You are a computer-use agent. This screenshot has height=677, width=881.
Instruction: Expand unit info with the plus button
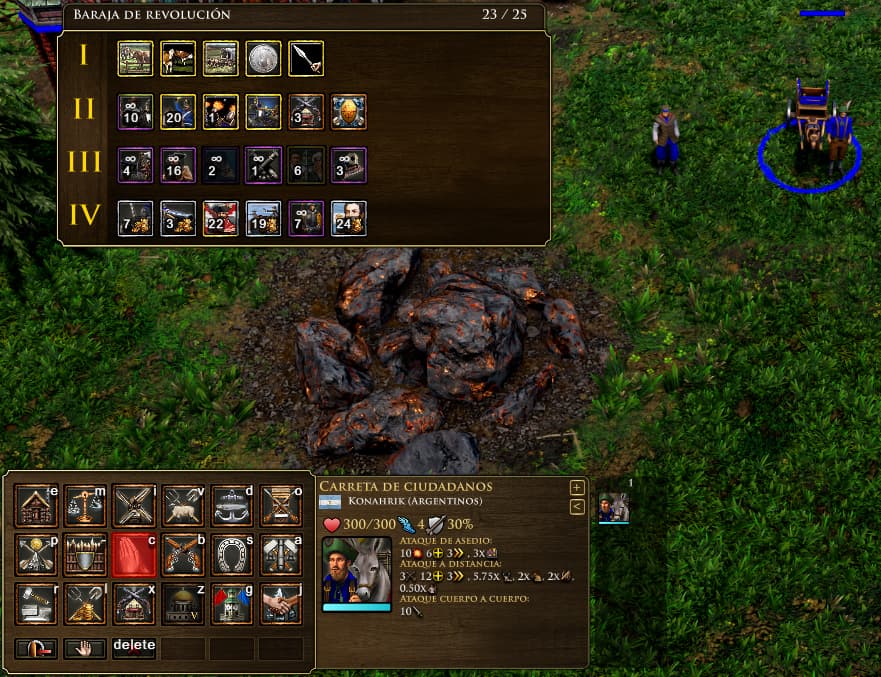click(577, 487)
